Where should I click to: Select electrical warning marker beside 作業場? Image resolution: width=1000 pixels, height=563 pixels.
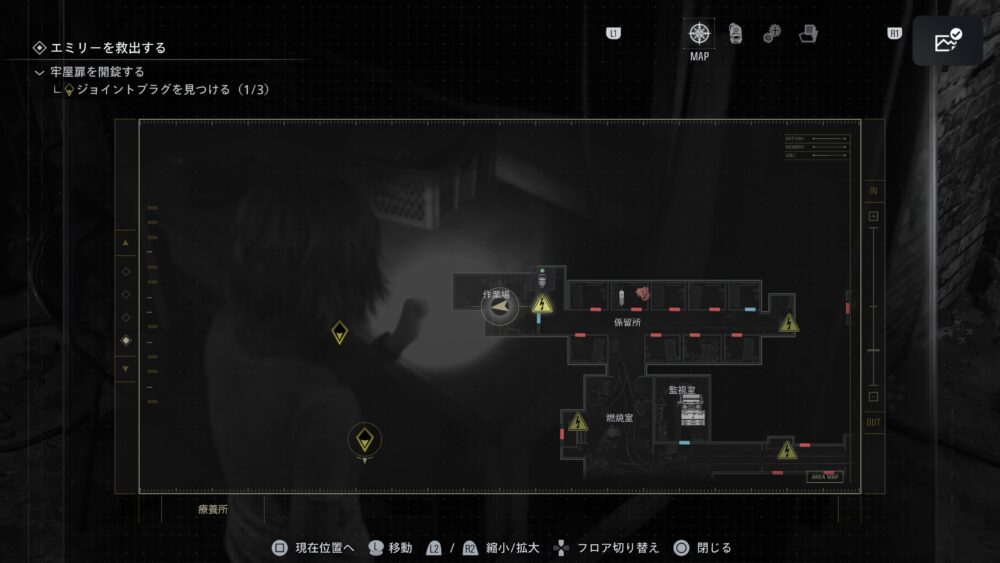pyautogui.click(x=542, y=304)
